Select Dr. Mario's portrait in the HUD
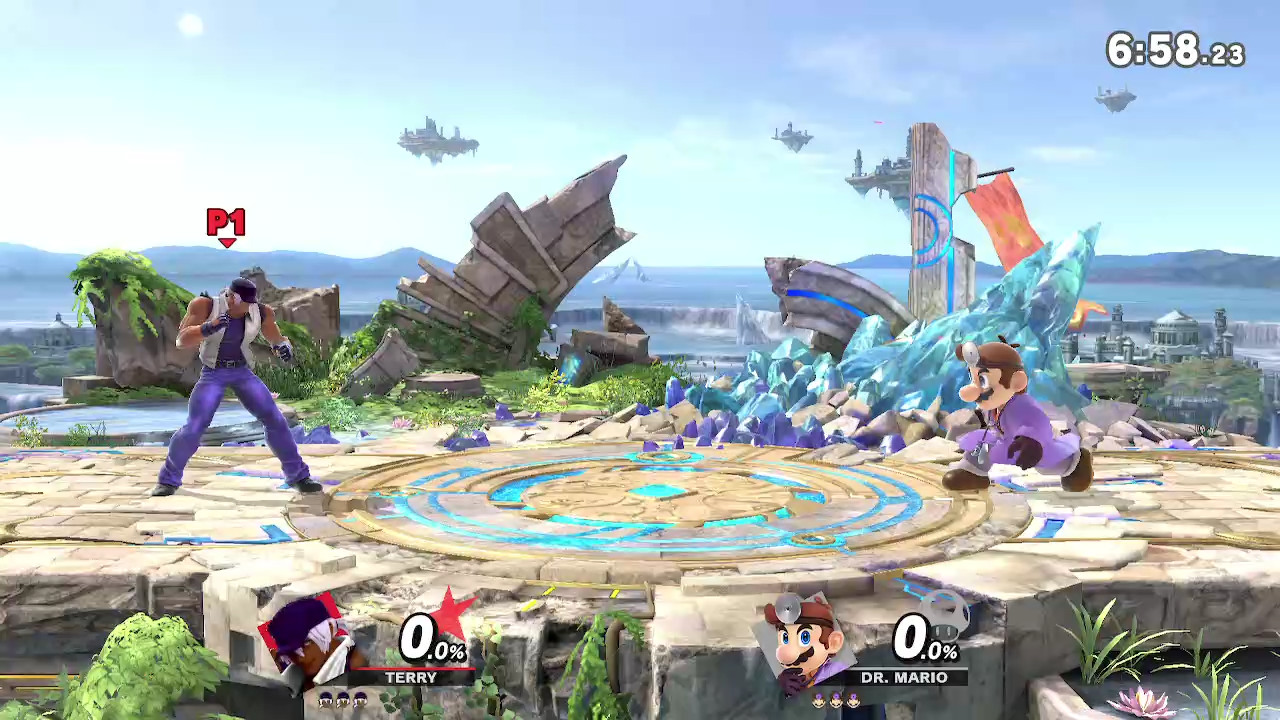The height and width of the screenshot is (720, 1280). (x=800, y=640)
